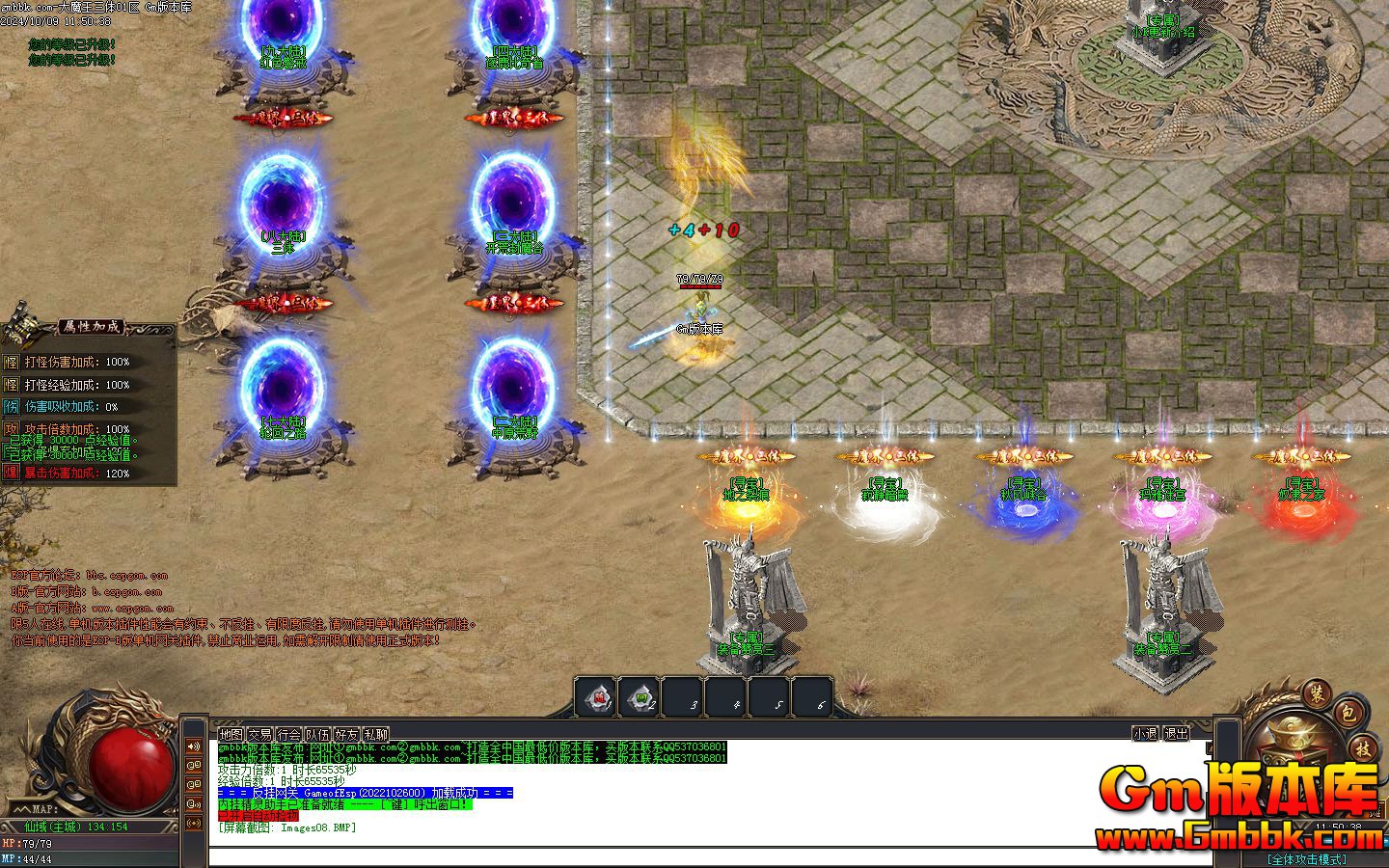The width and height of the screenshot is (1389, 868).
Task: Use the item in hotbar slot 2
Action: [x=640, y=697]
